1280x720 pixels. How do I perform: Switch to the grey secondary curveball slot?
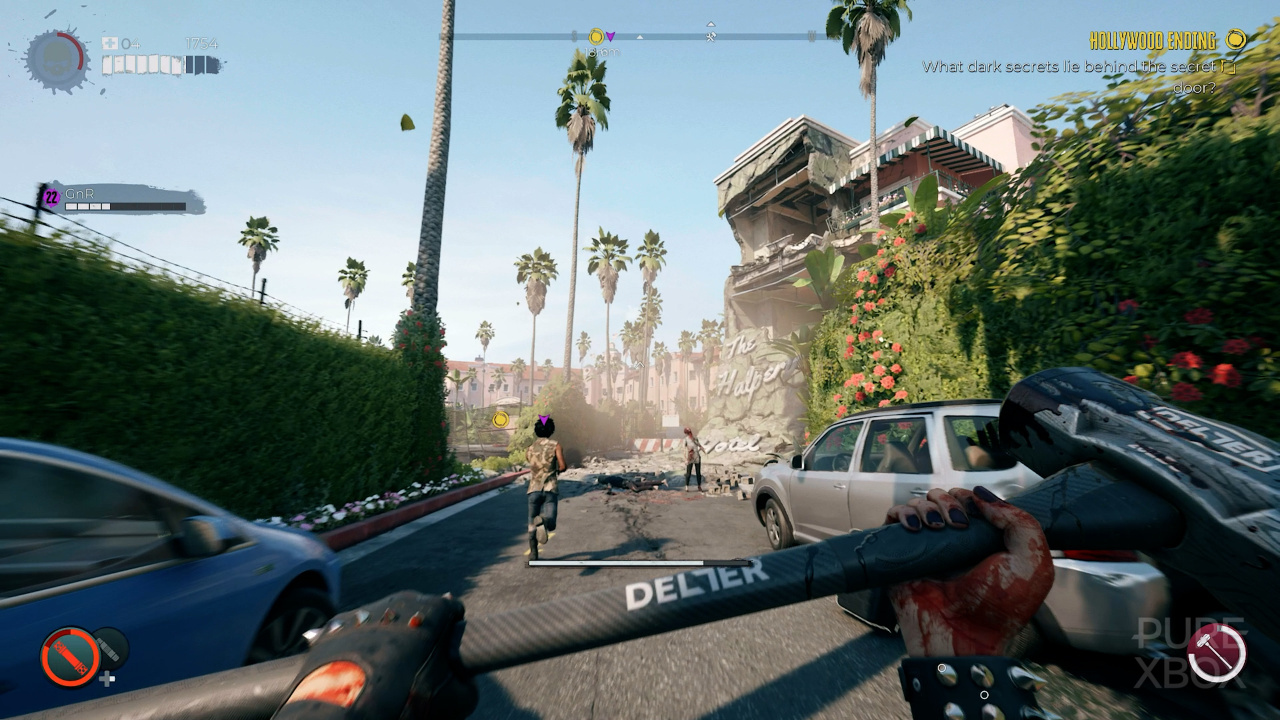click(x=112, y=649)
